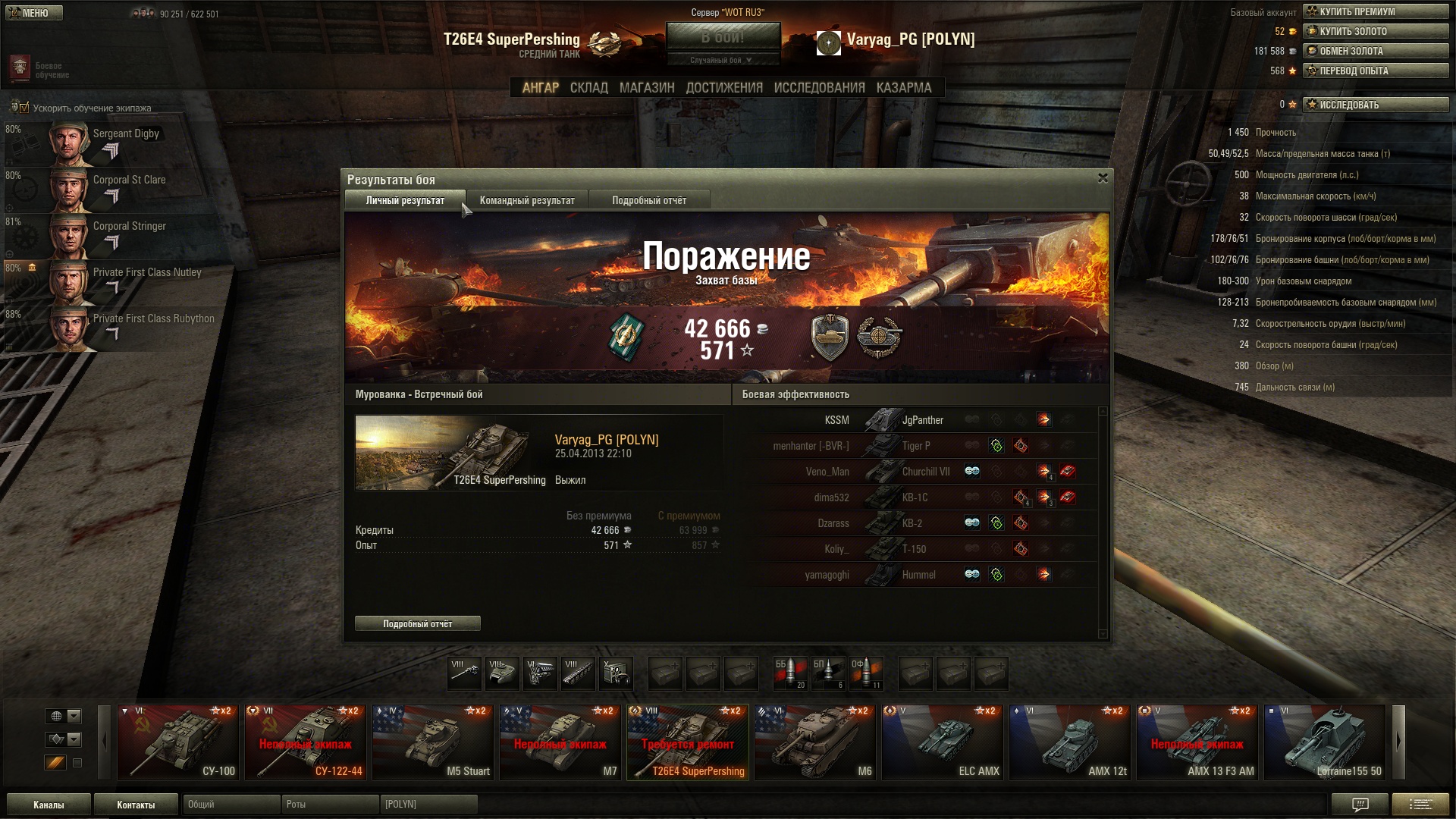Open ПЕРЕВОД ОПЫТА conversion
1456x819 pixels.
1376,71
